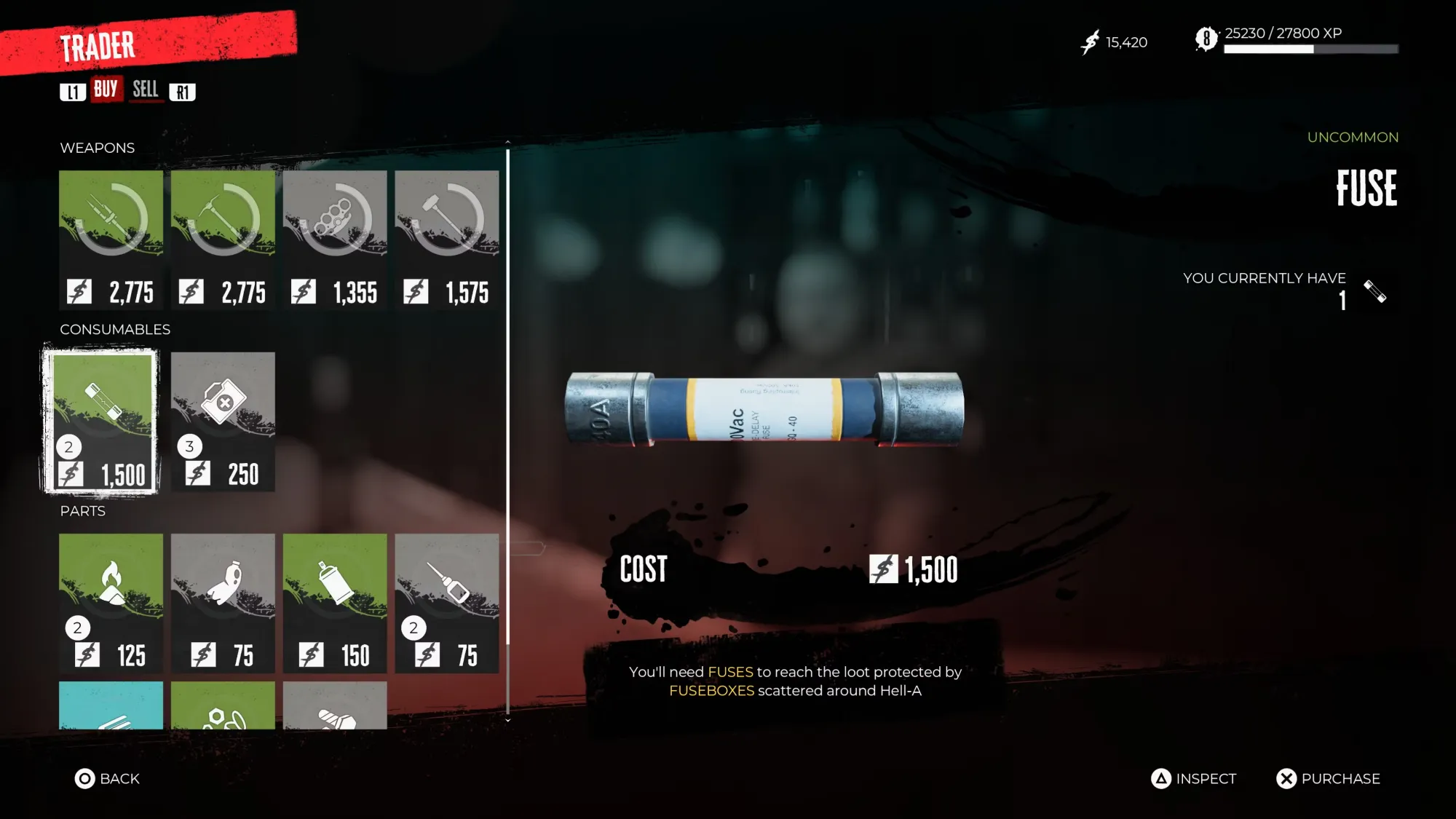This screenshot has height=819, width=1456.
Task: Select the sledgehammer priced 1,575
Action: [447, 239]
